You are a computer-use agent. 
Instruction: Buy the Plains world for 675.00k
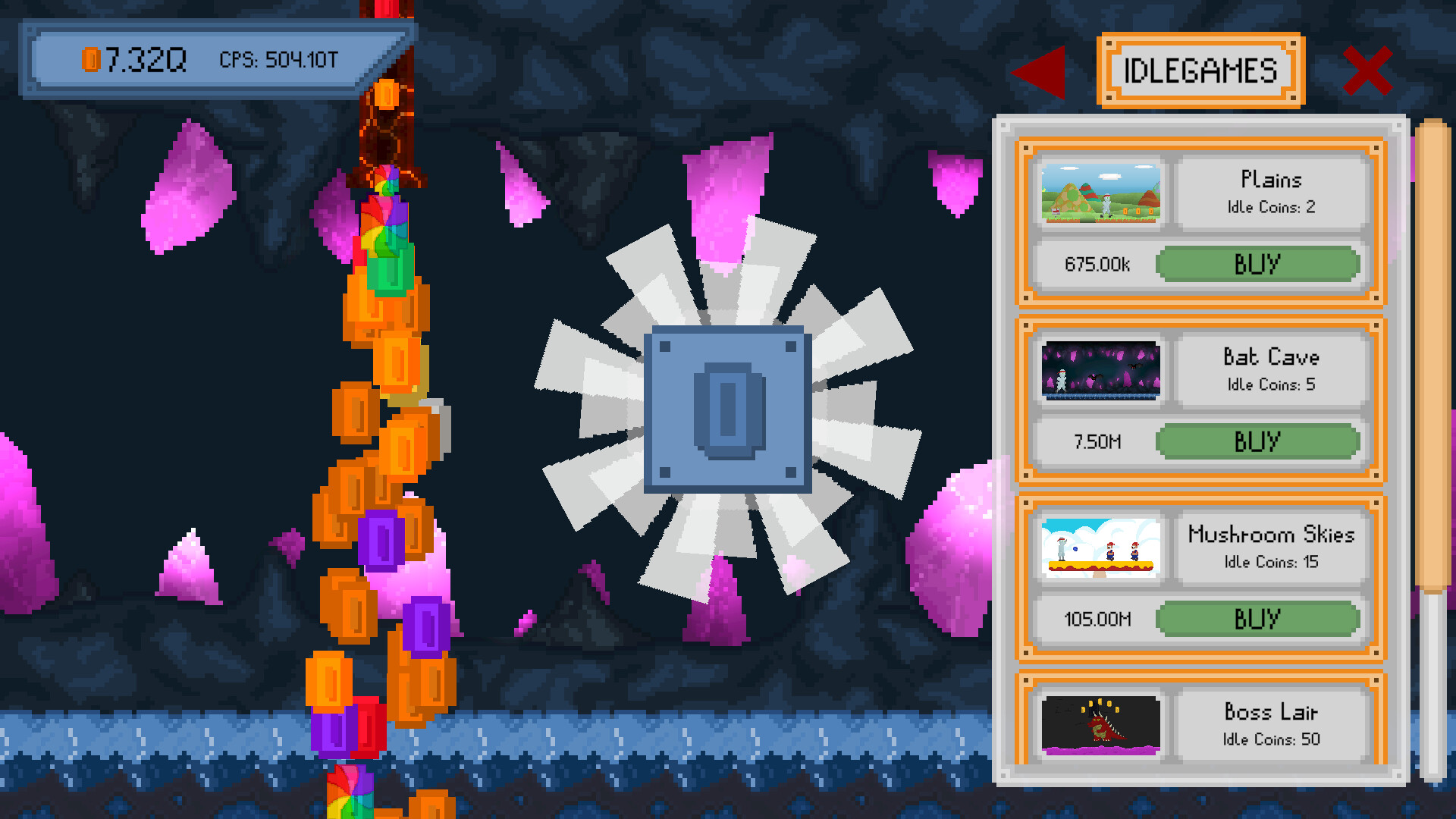coord(1257,264)
